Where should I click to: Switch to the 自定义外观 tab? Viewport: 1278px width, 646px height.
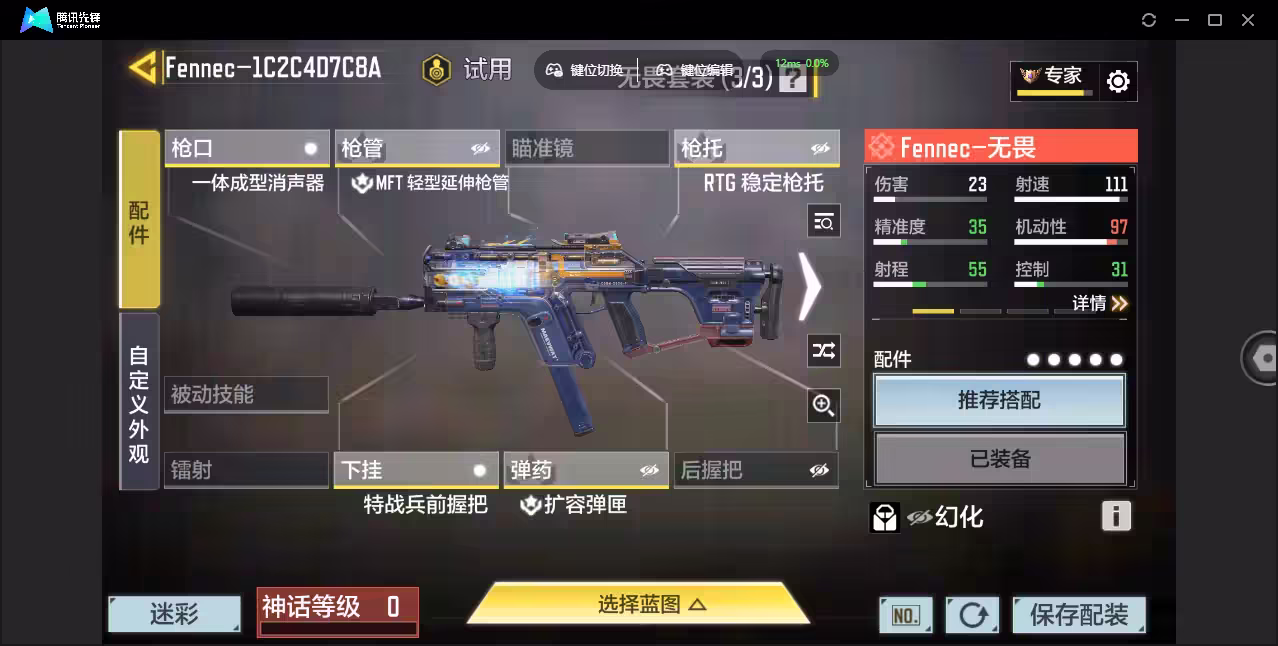(x=139, y=402)
